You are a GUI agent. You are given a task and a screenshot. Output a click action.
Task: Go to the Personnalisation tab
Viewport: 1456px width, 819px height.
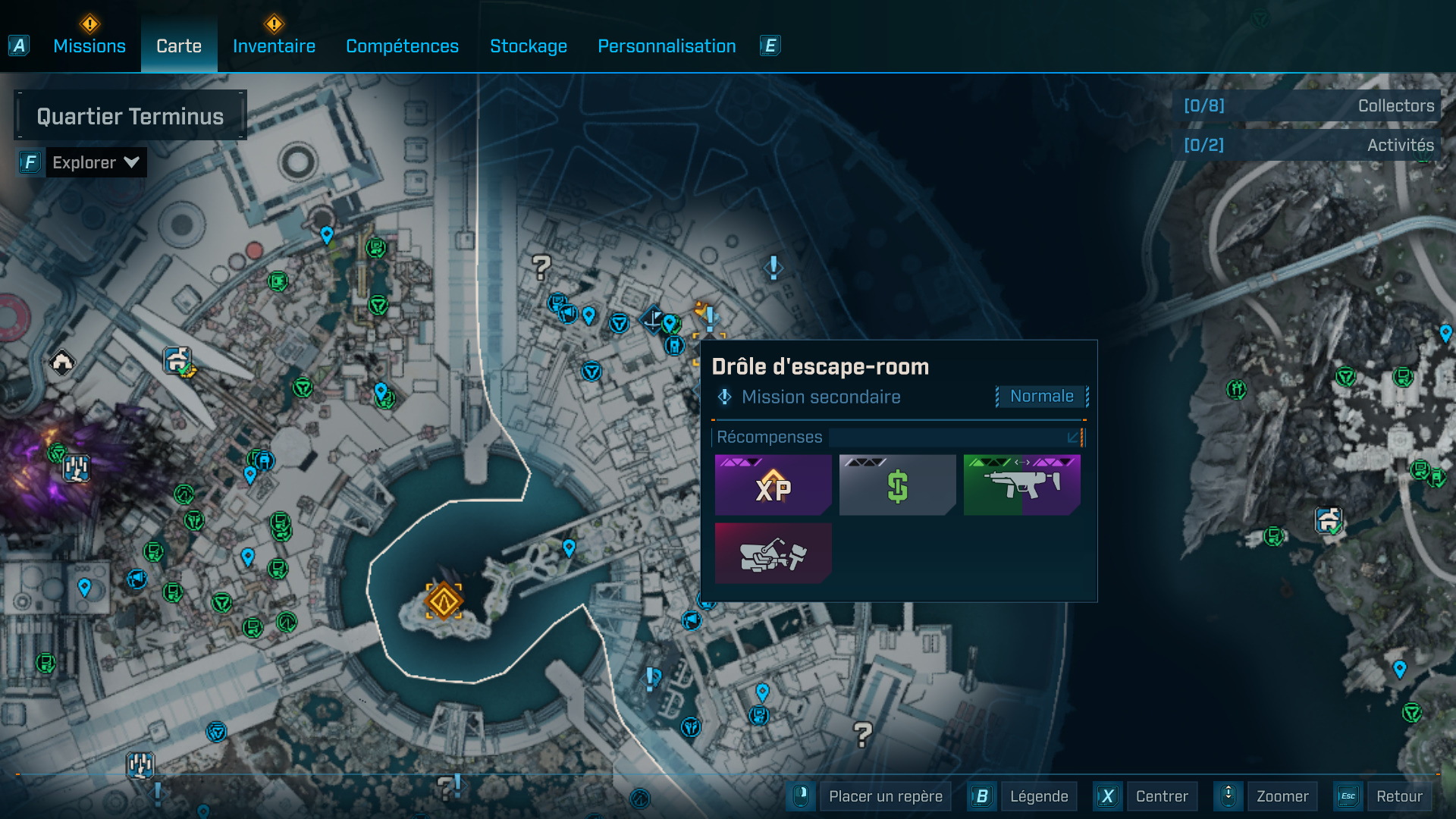(x=667, y=46)
